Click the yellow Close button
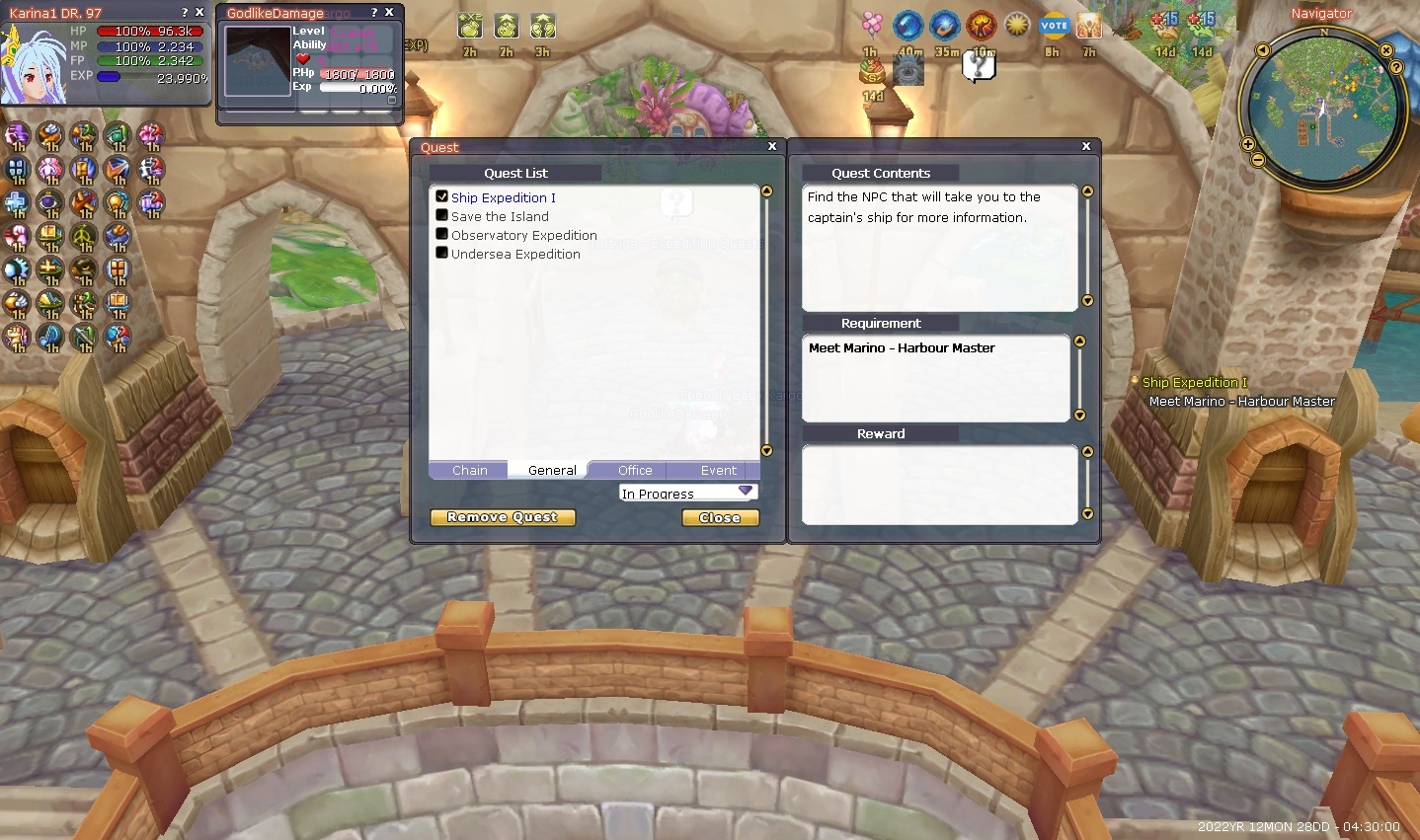Screen dimensions: 1420x840 tap(720, 517)
